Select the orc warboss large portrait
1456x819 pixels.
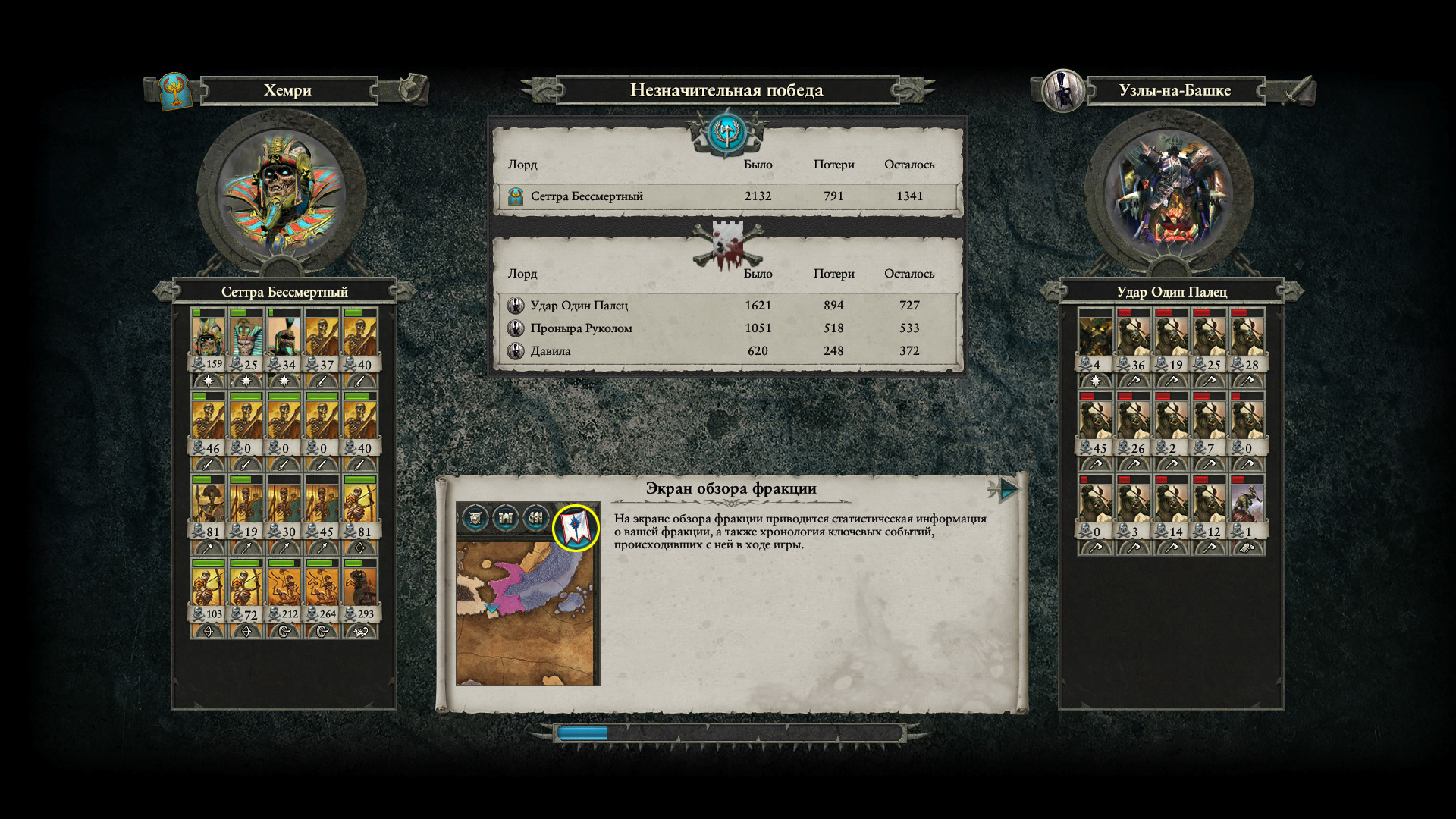click(x=1169, y=193)
